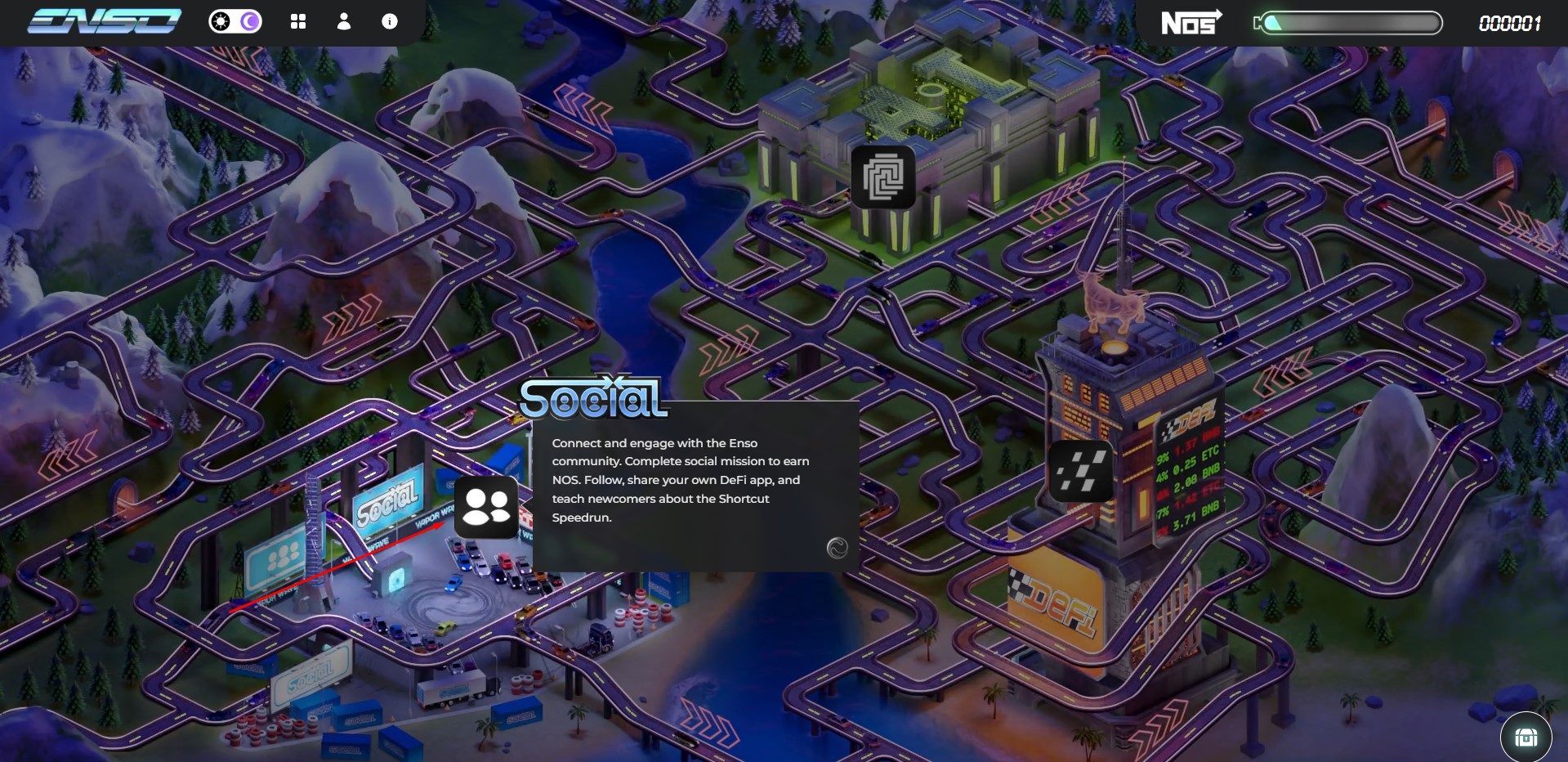Click the swirl icon in Social panel
Screen dimensions: 1568x762
click(837, 548)
